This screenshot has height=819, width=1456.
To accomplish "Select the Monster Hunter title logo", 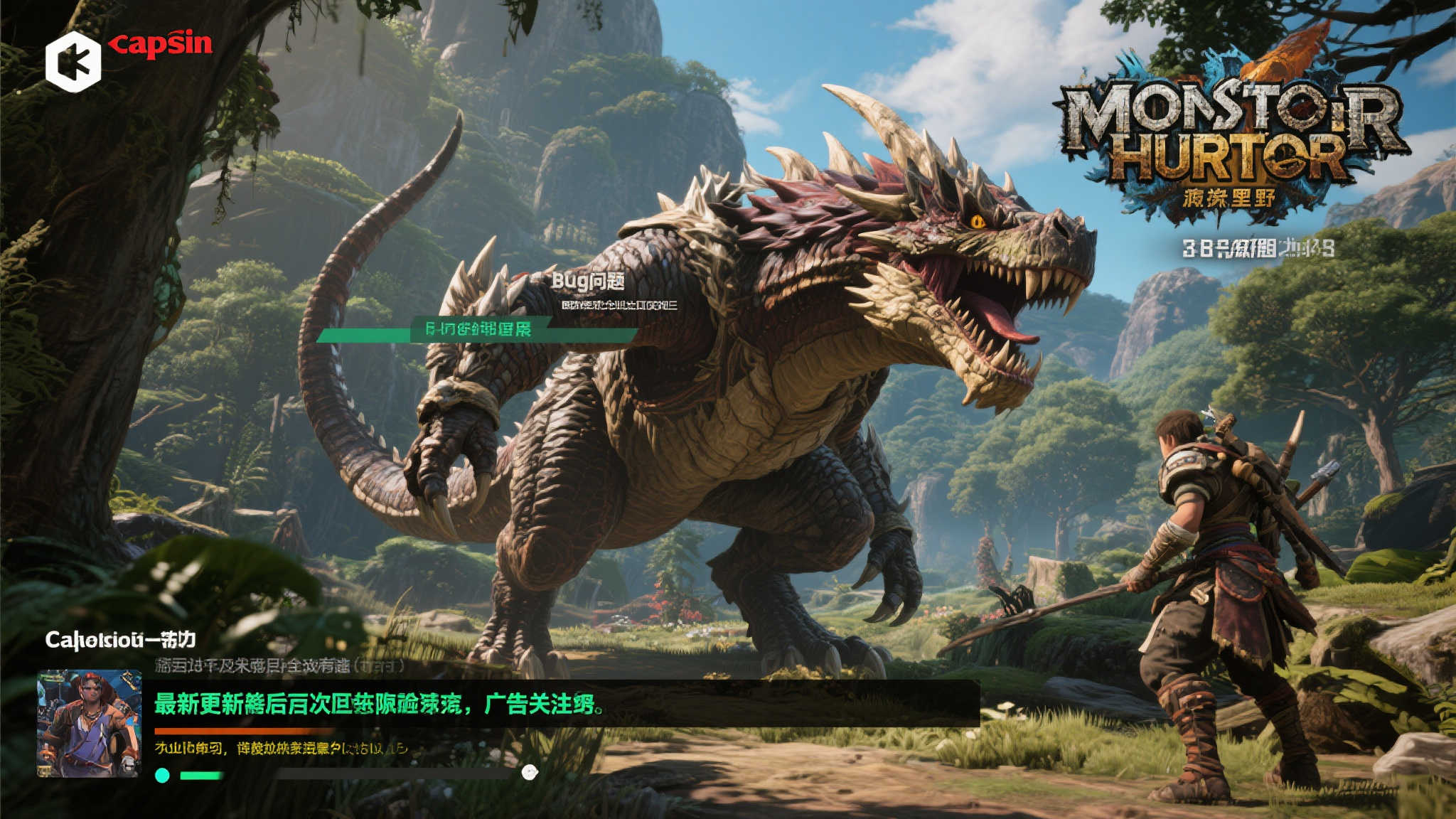I will point(1231,134).
